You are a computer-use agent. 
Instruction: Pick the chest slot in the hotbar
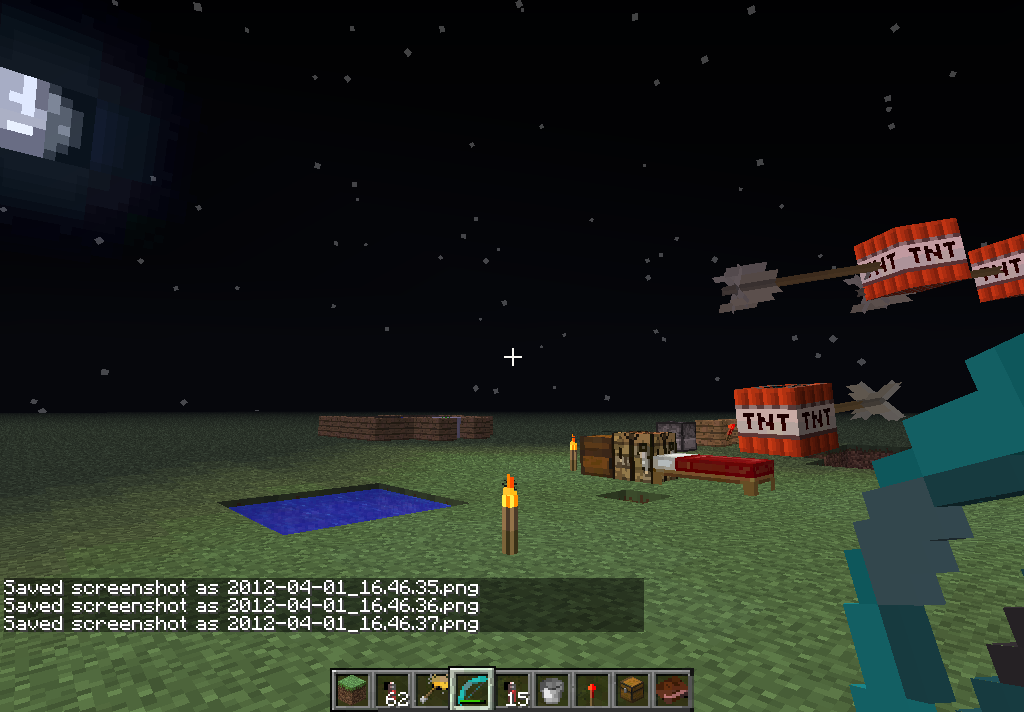[632, 690]
